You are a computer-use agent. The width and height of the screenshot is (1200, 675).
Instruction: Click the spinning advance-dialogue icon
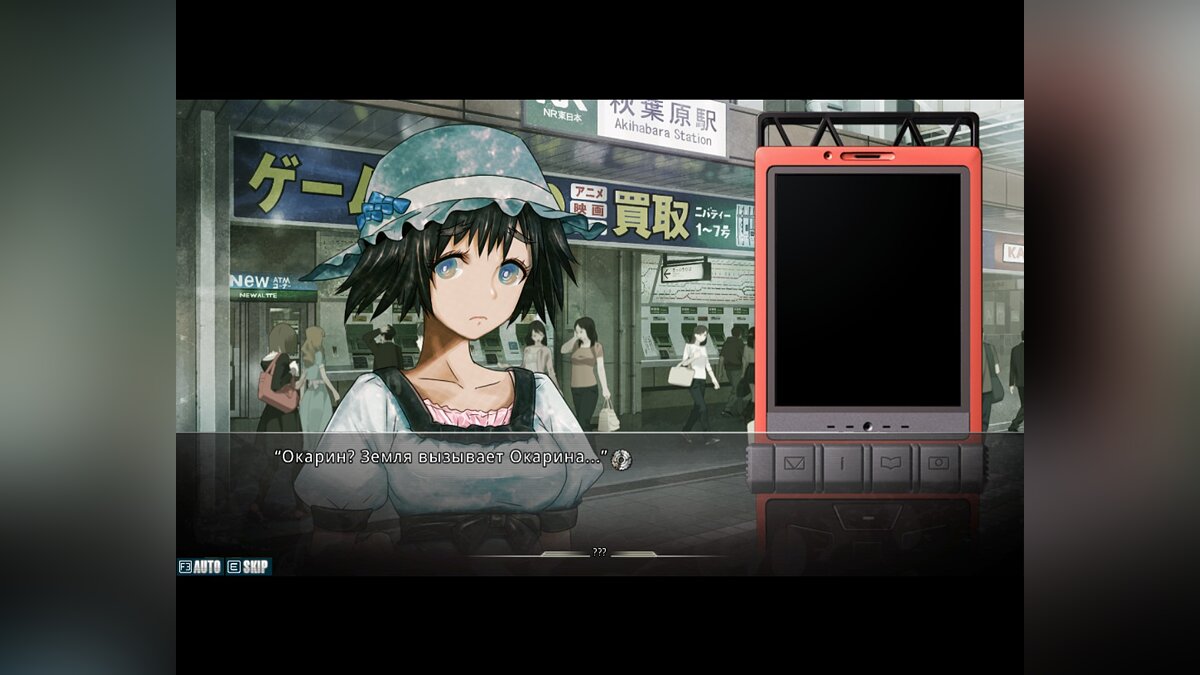[x=621, y=458]
